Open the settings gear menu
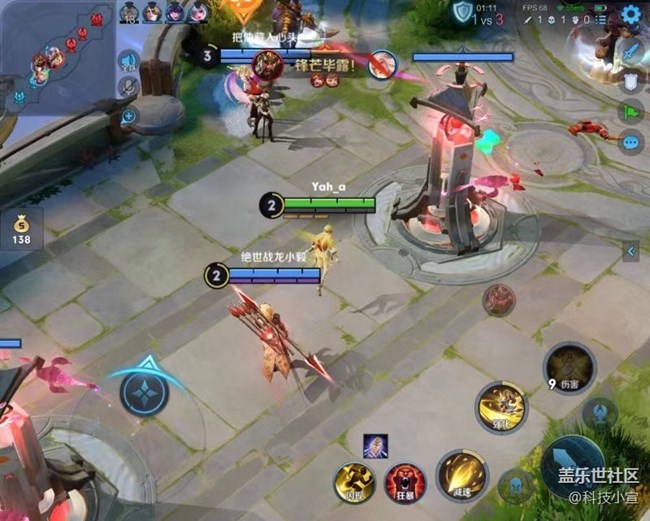650x521 pixels. tap(631, 14)
